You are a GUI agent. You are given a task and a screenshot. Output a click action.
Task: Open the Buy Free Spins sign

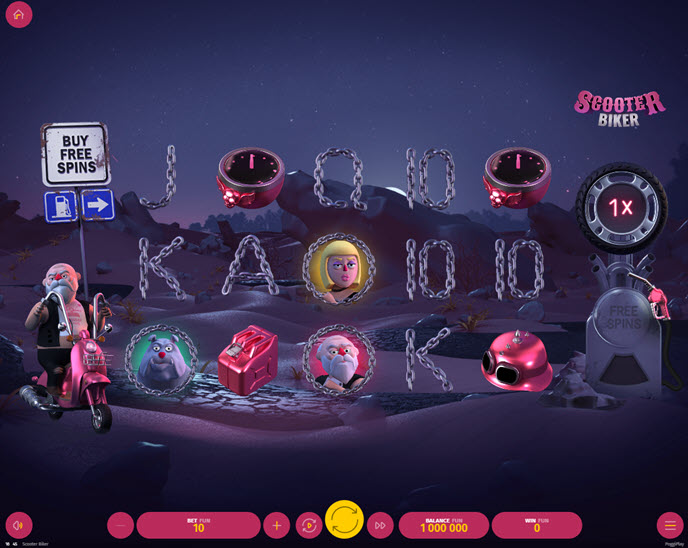[75, 155]
